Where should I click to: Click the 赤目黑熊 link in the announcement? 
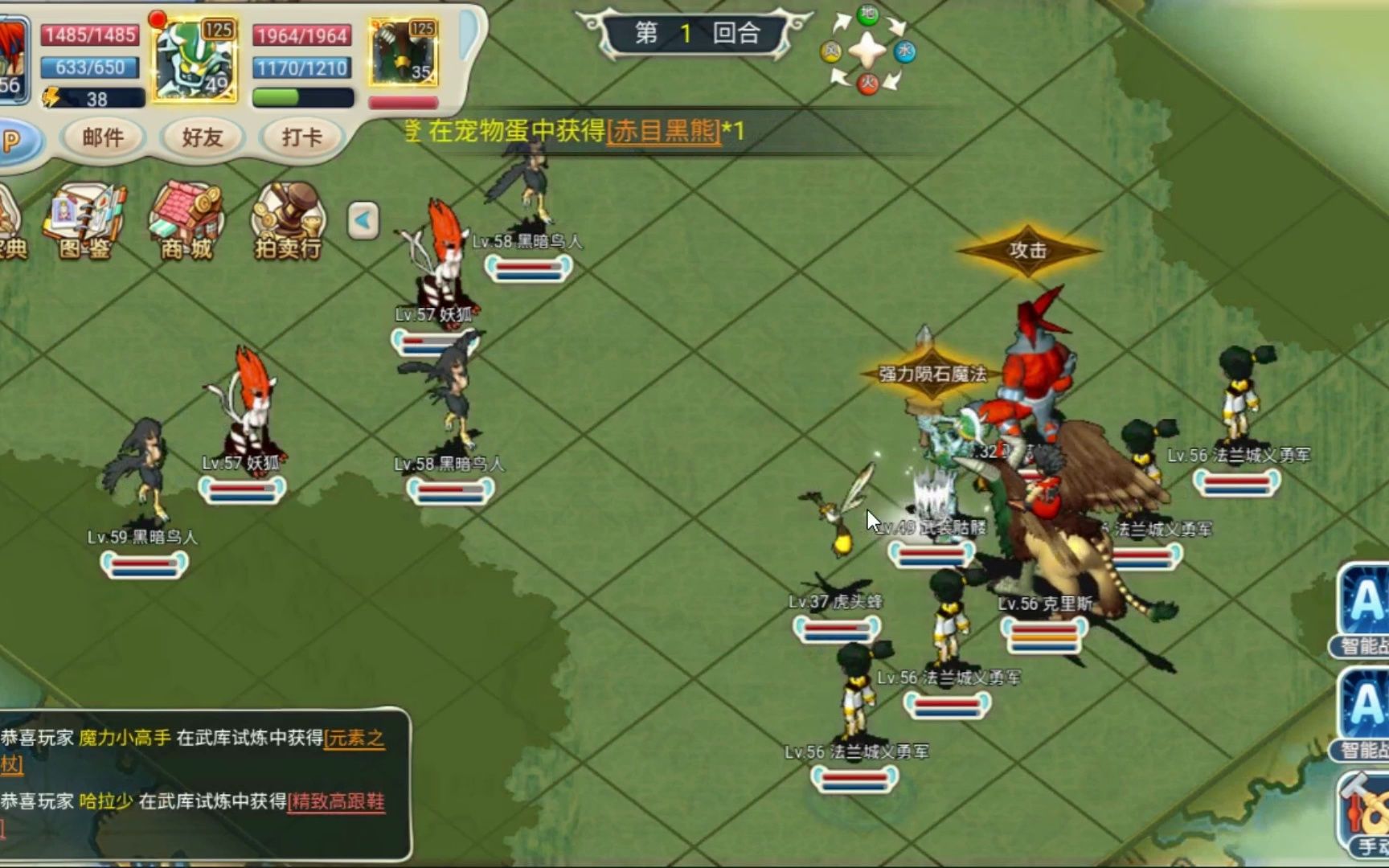tap(664, 130)
